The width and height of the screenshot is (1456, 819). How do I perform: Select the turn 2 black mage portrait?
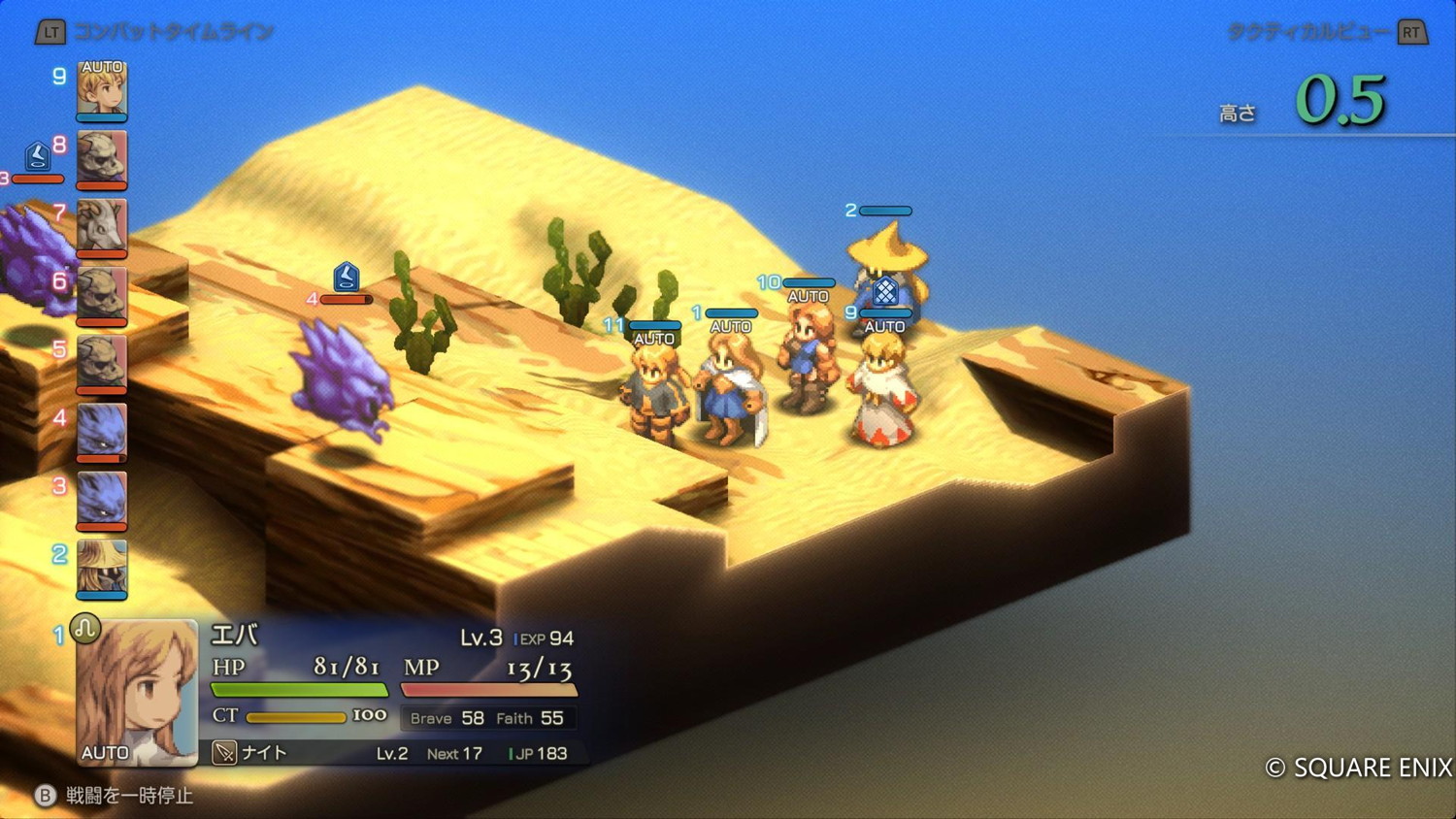pos(102,568)
